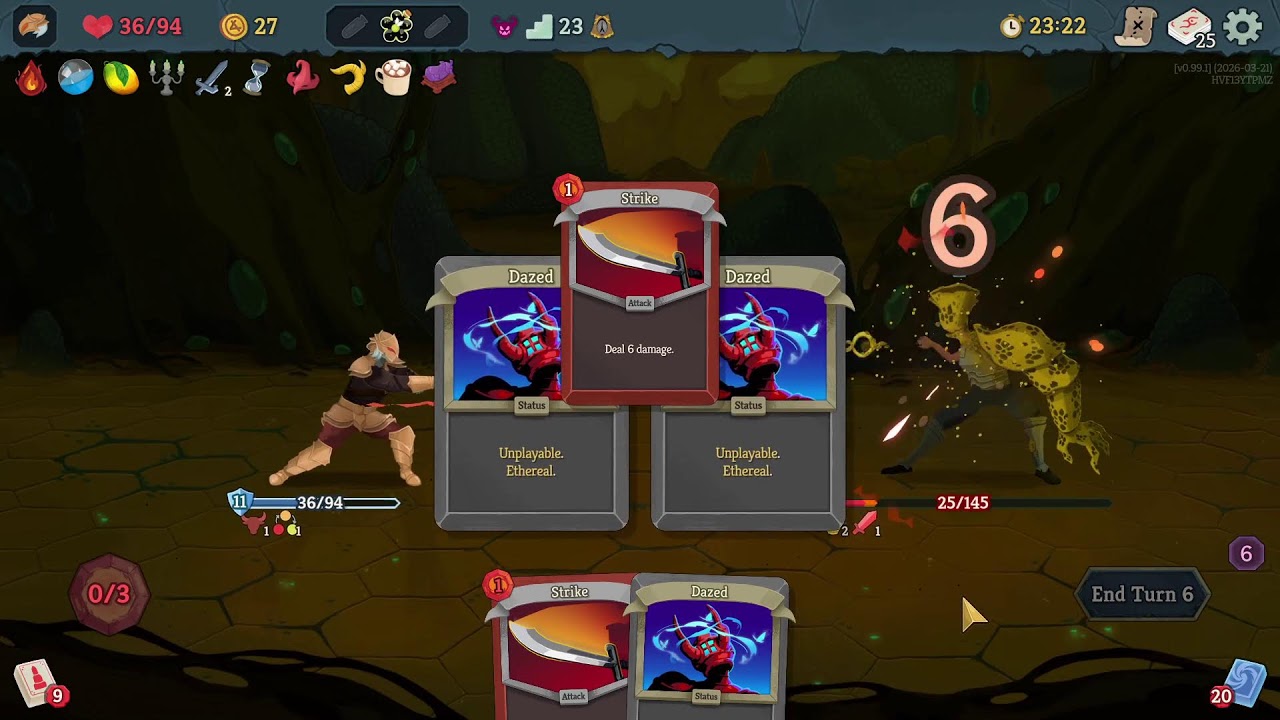
Task: View the sword relic with counter 2
Action: pos(211,78)
